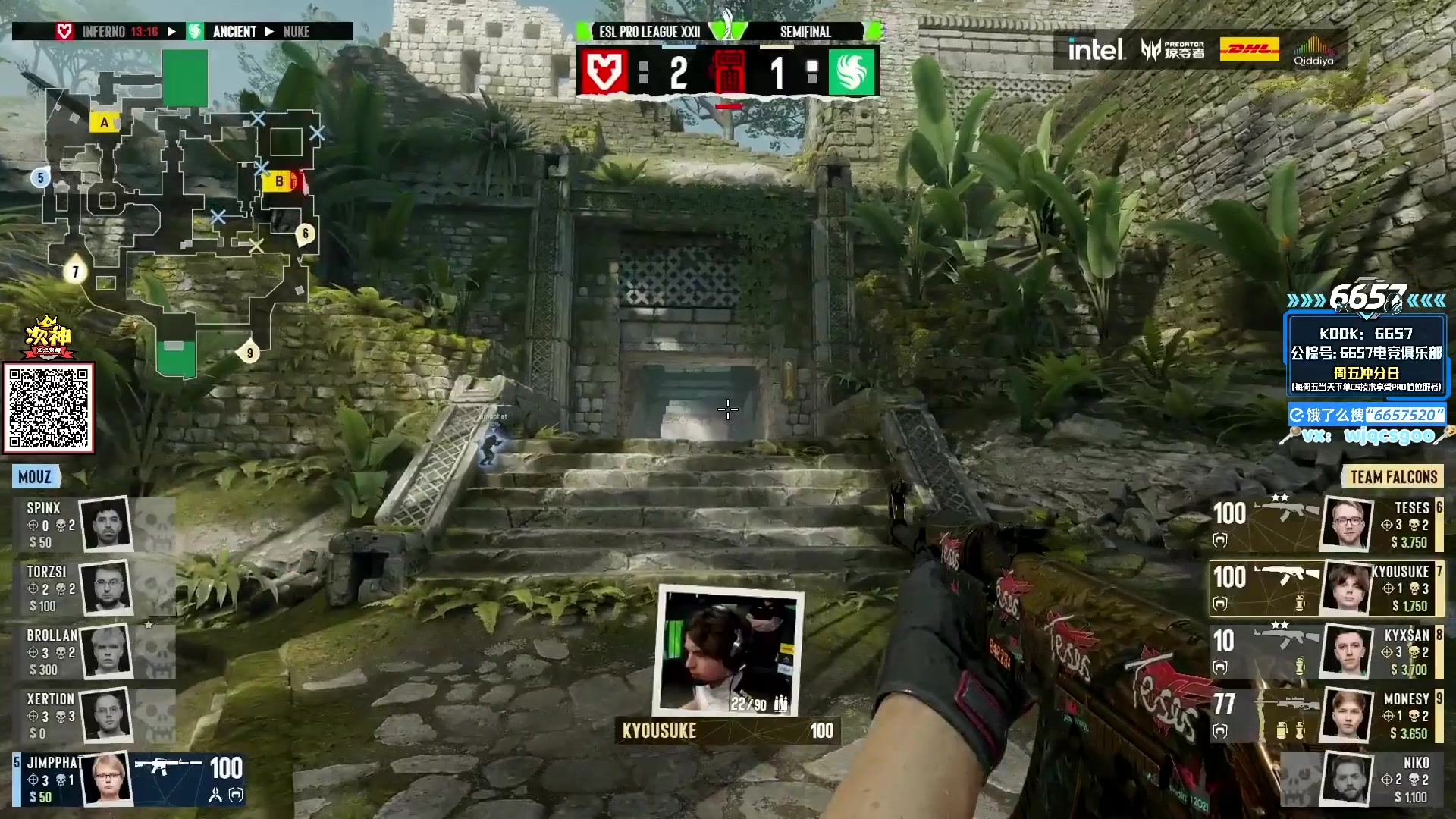Select the Ancient map in series tracker

234,32
